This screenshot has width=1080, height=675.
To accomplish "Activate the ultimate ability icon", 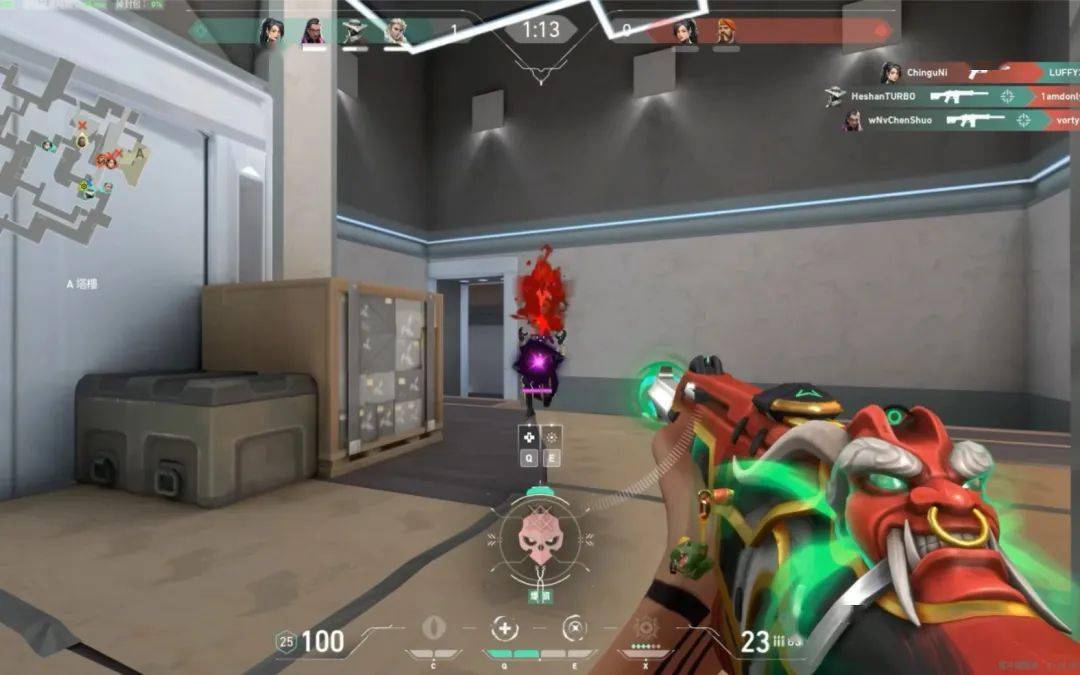I will point(645,628).
